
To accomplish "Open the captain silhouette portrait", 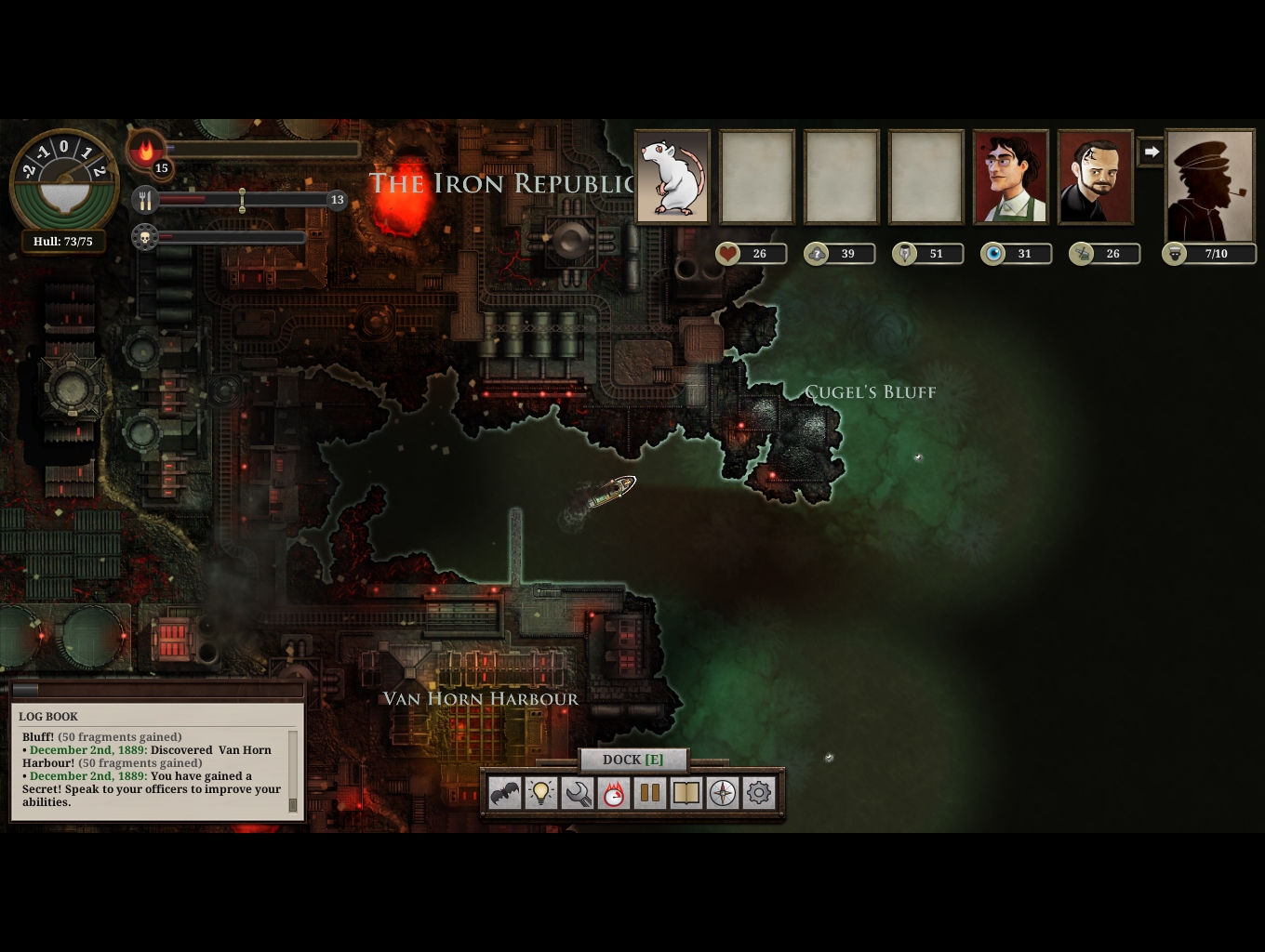I will [x=1210, y=186].
